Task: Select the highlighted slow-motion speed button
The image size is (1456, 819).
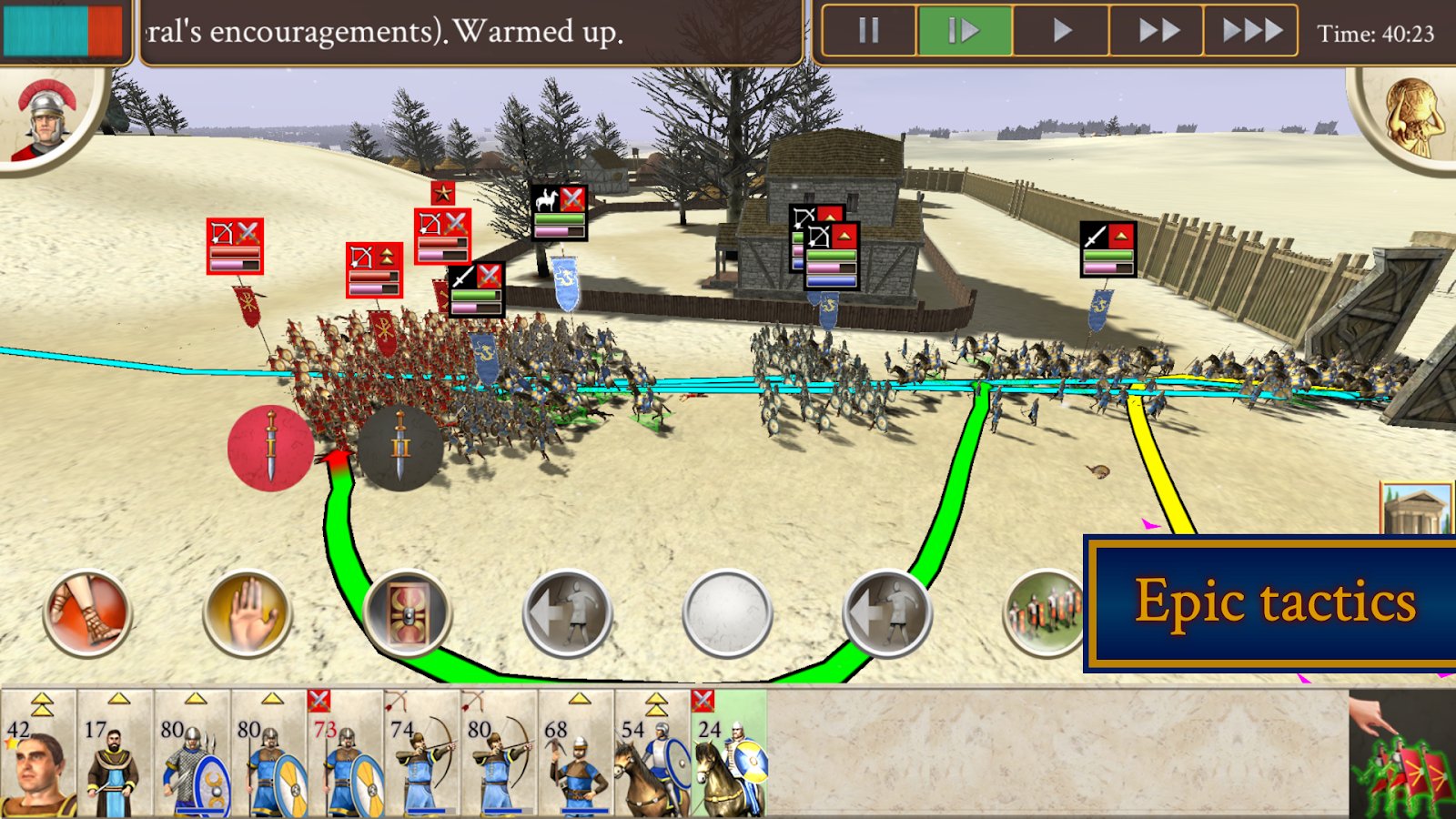Action: pos(965,31)
